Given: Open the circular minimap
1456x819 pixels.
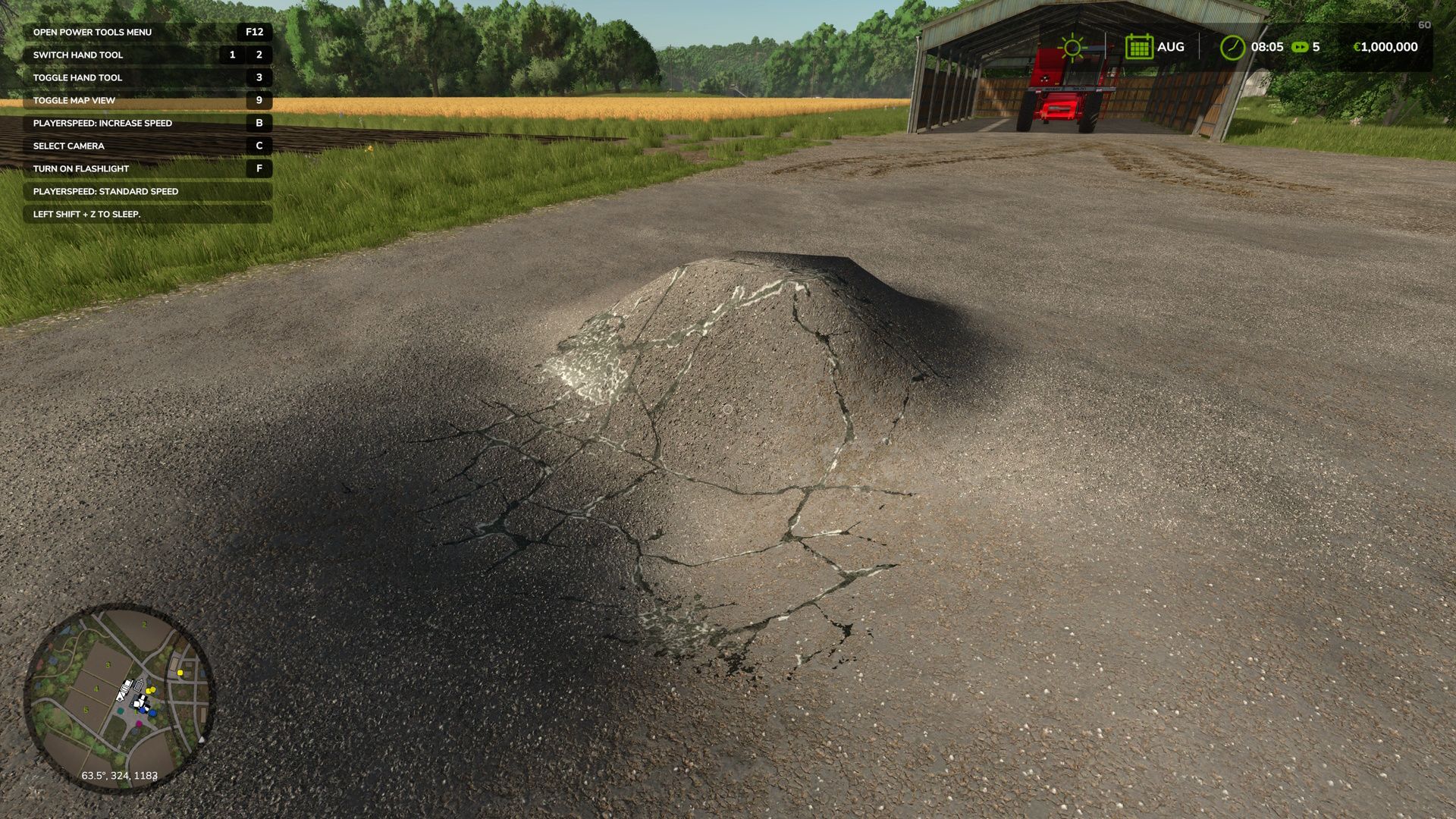Looking at the screenshot, I should [x=120, y=698].
